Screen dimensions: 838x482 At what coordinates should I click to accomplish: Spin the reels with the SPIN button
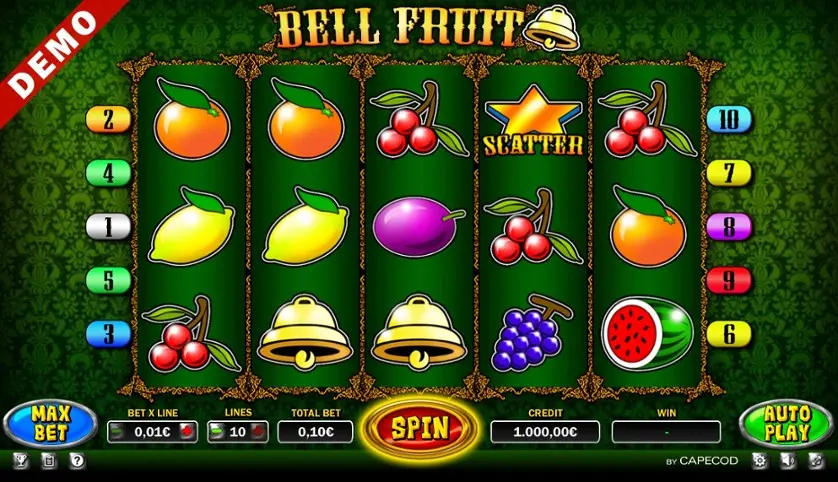pyautogui.click(x=419, y=428)
